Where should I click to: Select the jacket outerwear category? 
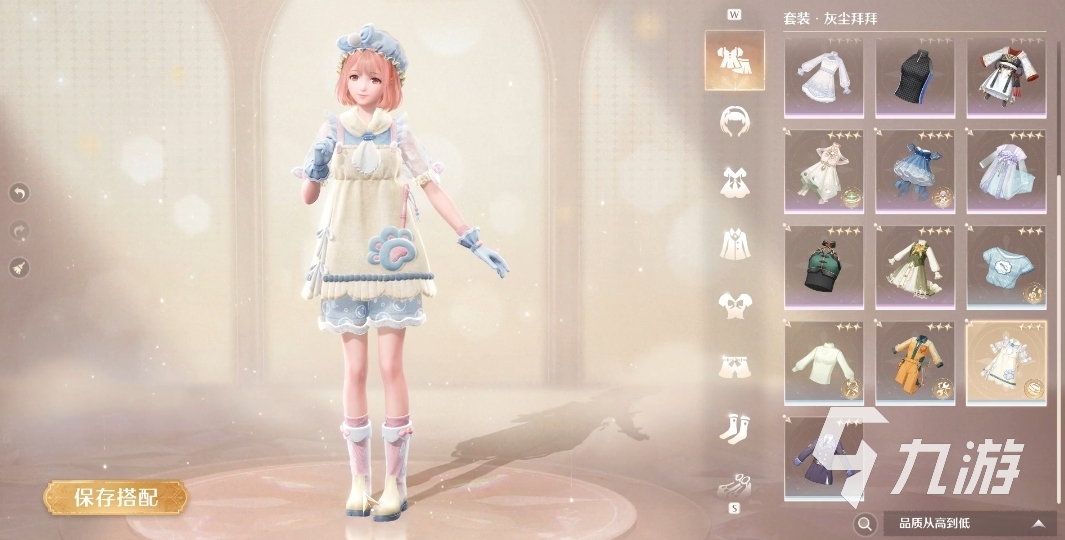tap(734, 243)
